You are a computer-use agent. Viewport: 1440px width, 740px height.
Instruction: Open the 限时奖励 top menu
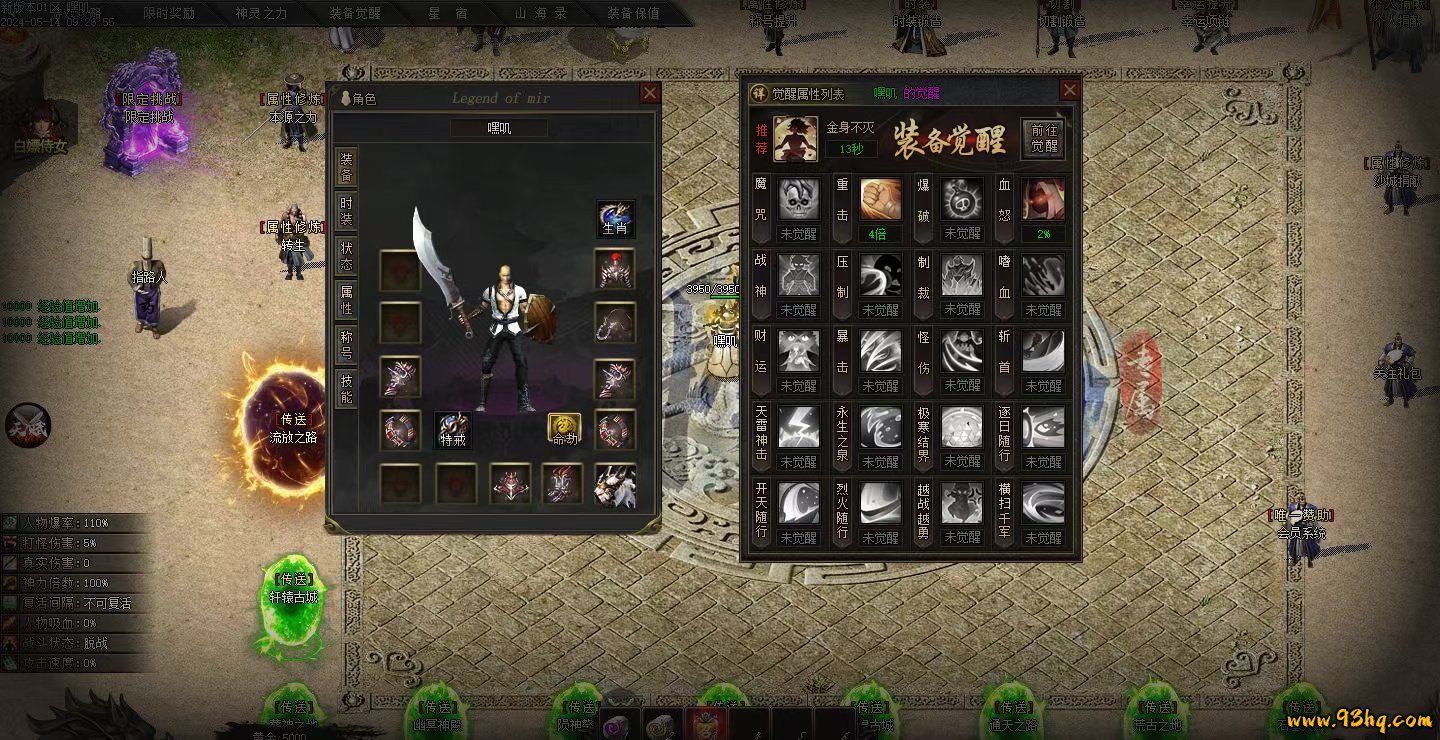[x=169, y=14]
